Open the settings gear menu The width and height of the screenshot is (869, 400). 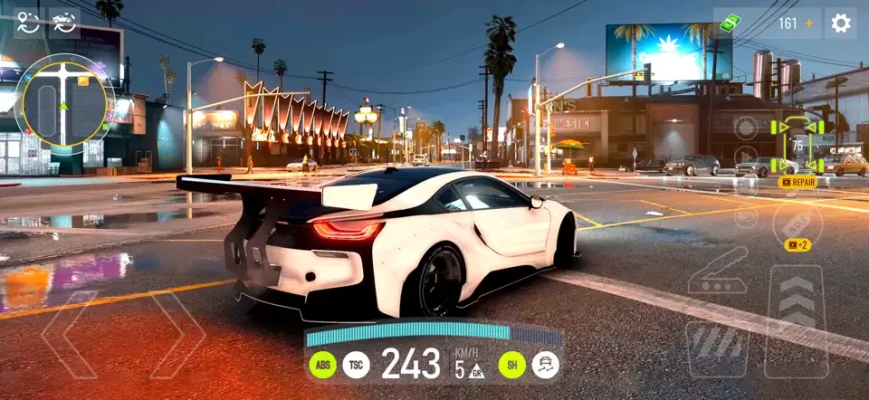(841, 23)
